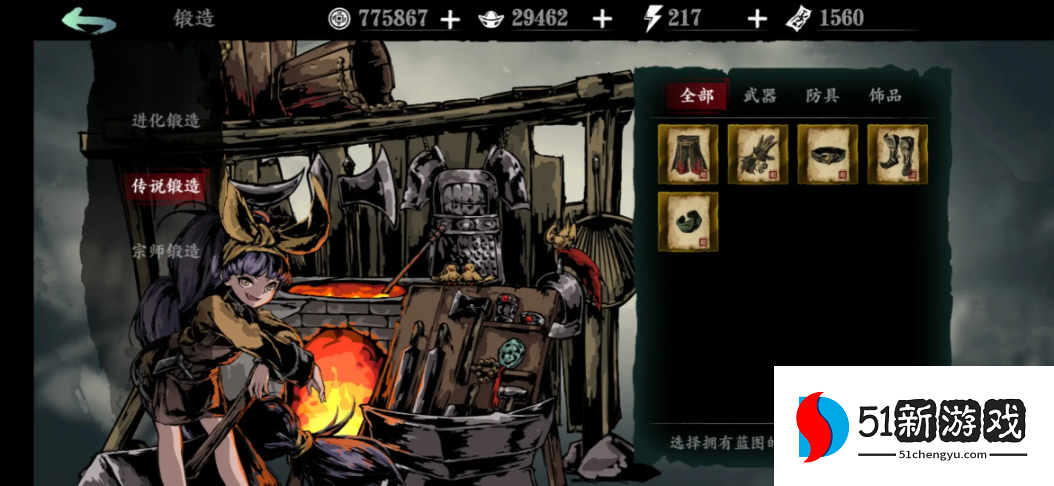This screenshot has width=1054, height=486.
Task: Show the 防具 (Armor) tab
Action: pyautogui.click(x=822, y=96)
